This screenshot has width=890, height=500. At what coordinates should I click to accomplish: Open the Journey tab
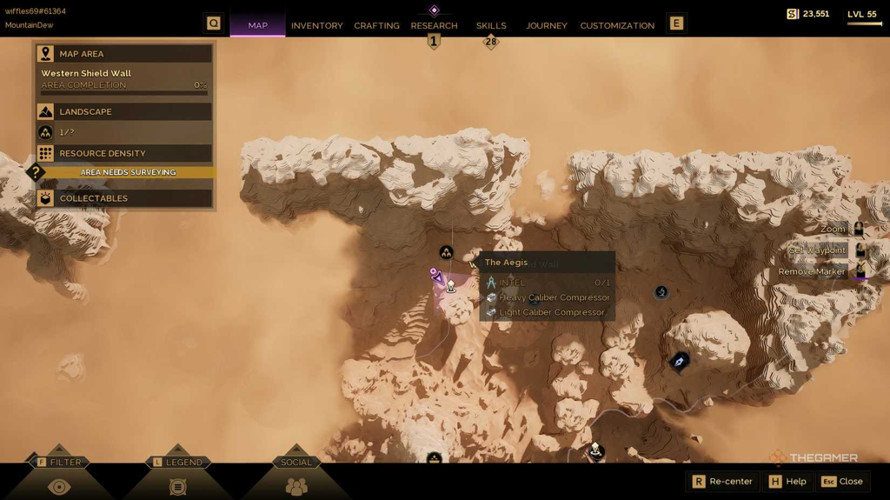[x=546, y=25]
